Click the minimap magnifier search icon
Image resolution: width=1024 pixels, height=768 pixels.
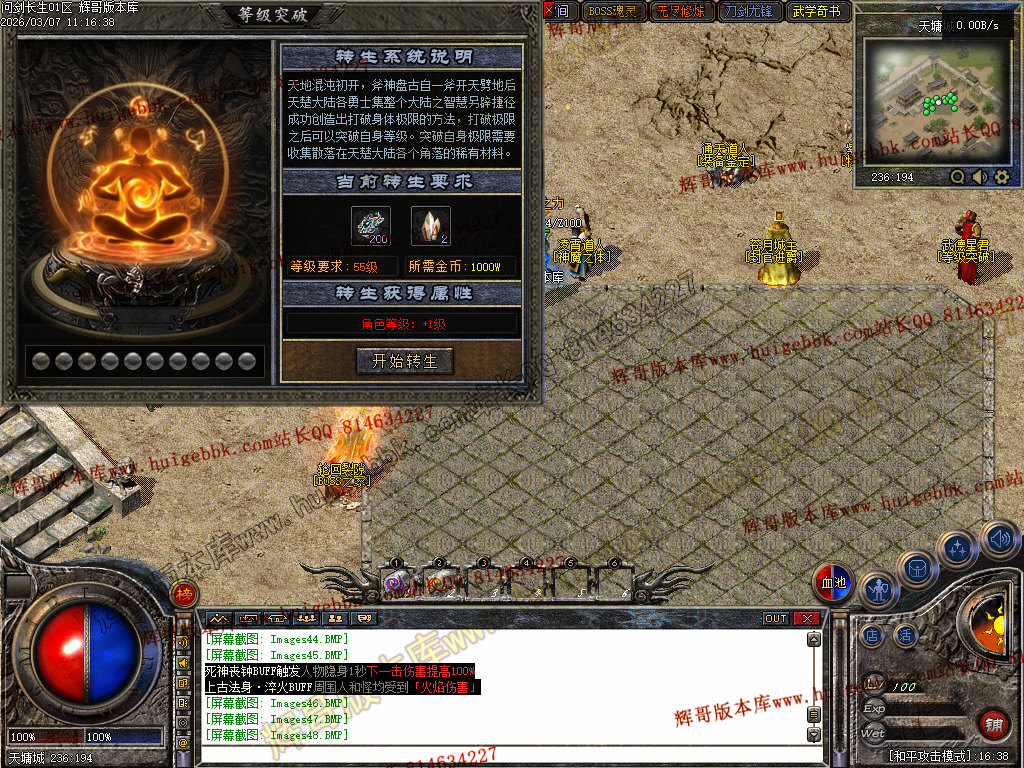tap(958, 177)
